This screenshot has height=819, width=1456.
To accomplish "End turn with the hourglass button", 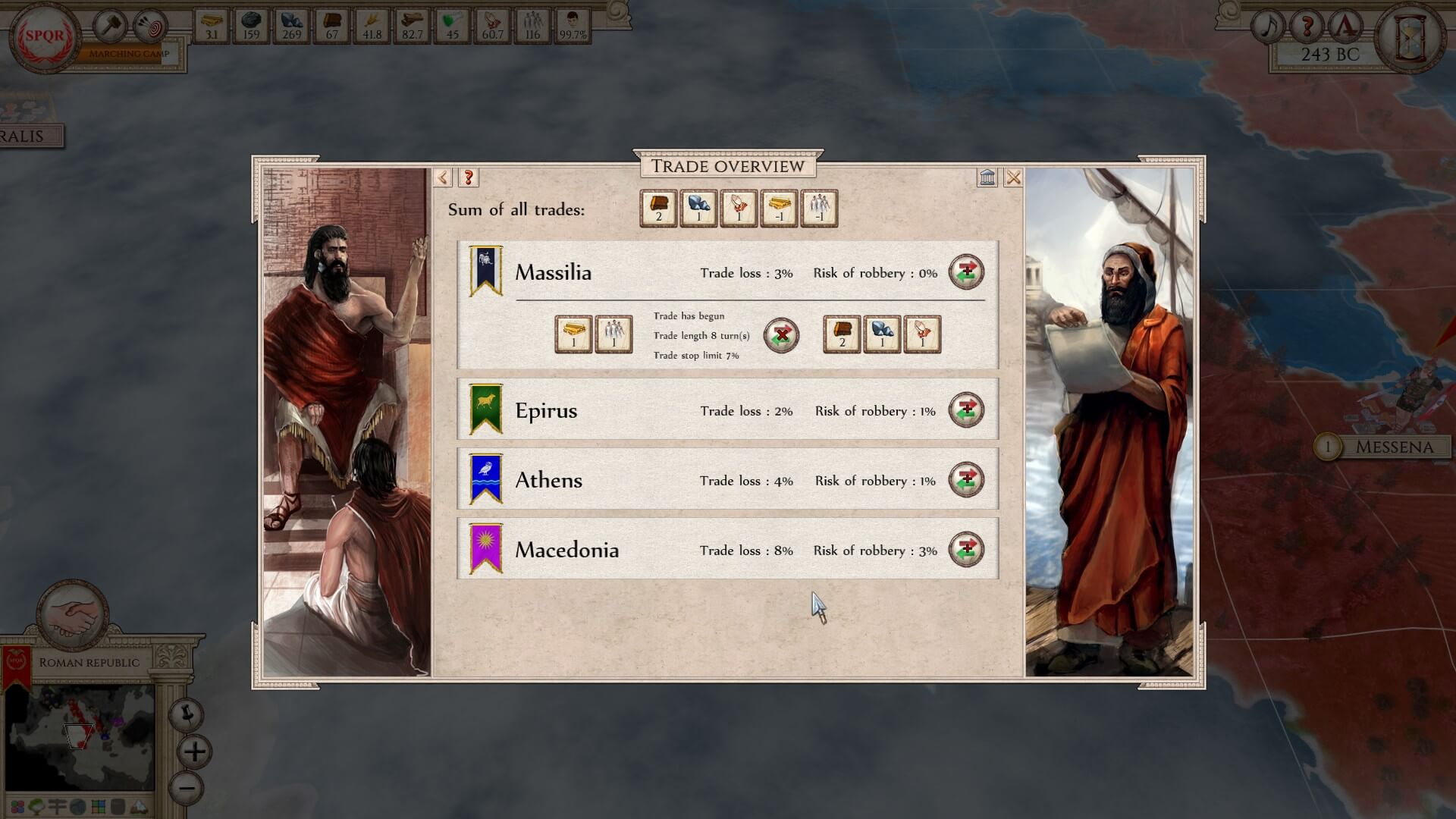I will 1410,36.
